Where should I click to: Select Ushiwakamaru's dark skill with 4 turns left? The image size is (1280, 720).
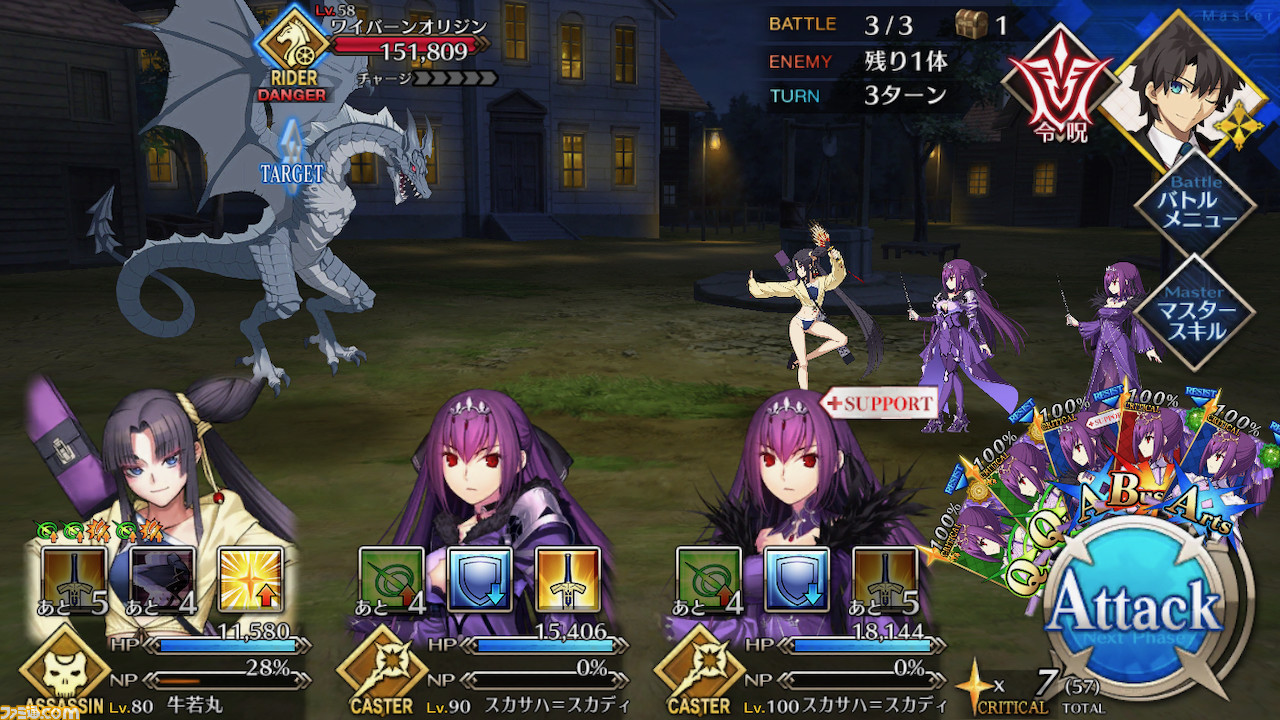click(x=162, y=580)
